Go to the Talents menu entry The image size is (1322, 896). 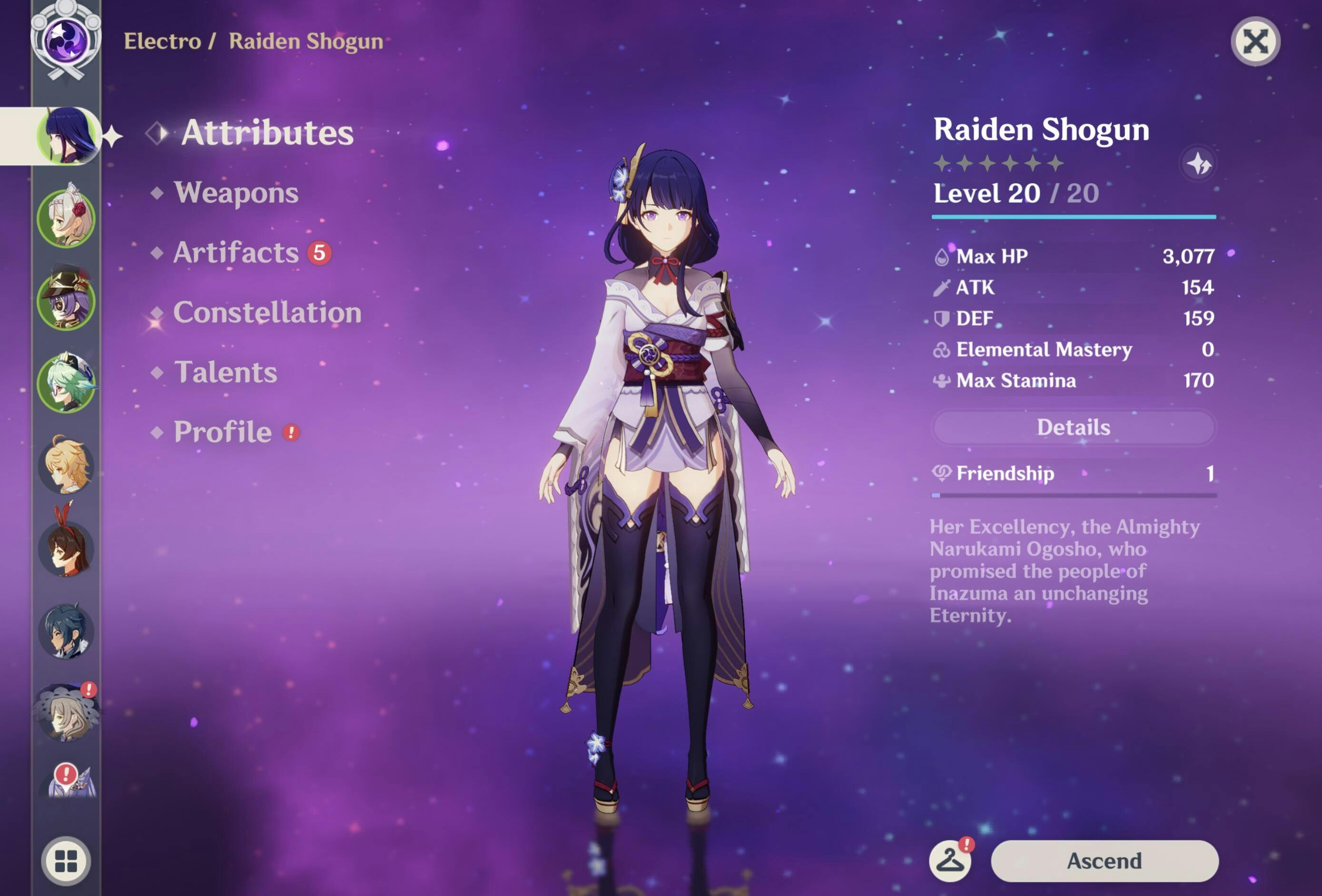(225, 373)
